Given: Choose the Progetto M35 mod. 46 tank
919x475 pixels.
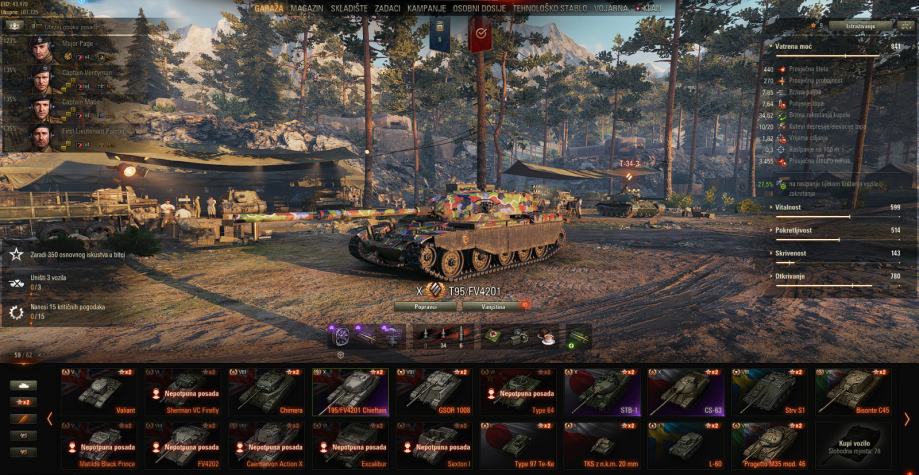Looking at the screenshot, I should pyautogui.click(x=768, y=443).
